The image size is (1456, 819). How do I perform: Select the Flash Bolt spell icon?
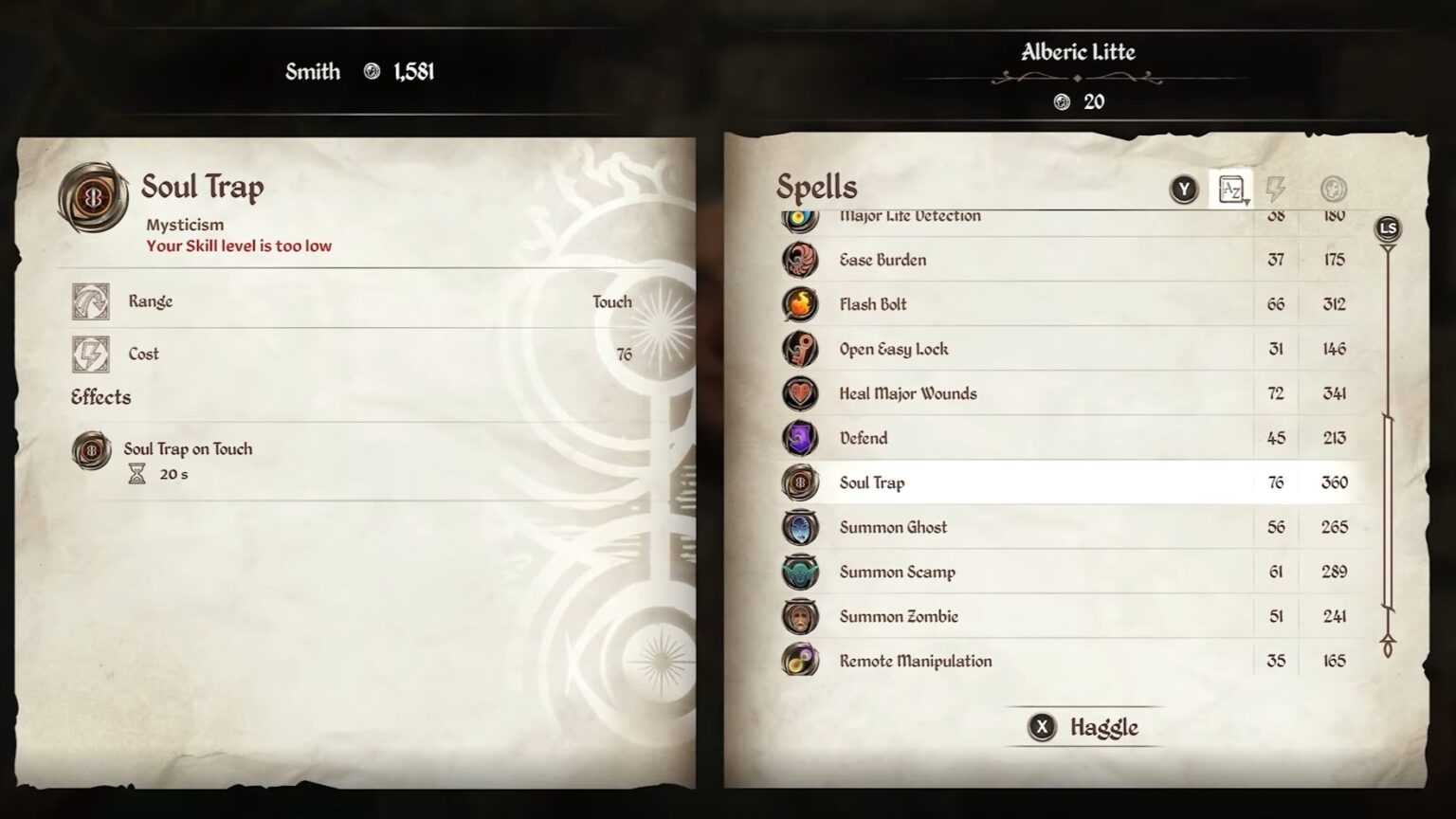(x=799, y=304)
